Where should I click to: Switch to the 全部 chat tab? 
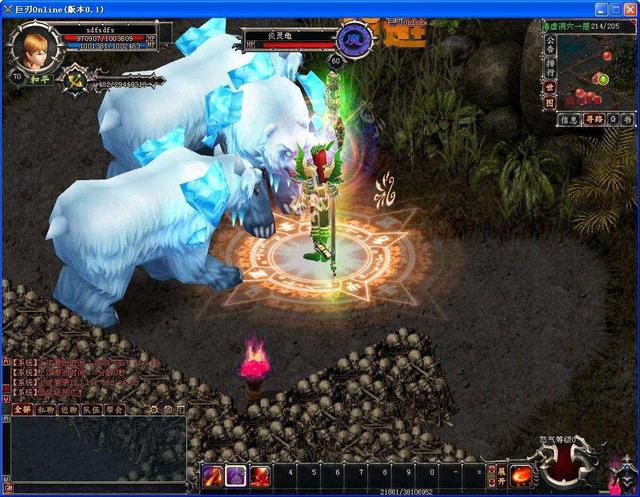[x=21, y=409]
